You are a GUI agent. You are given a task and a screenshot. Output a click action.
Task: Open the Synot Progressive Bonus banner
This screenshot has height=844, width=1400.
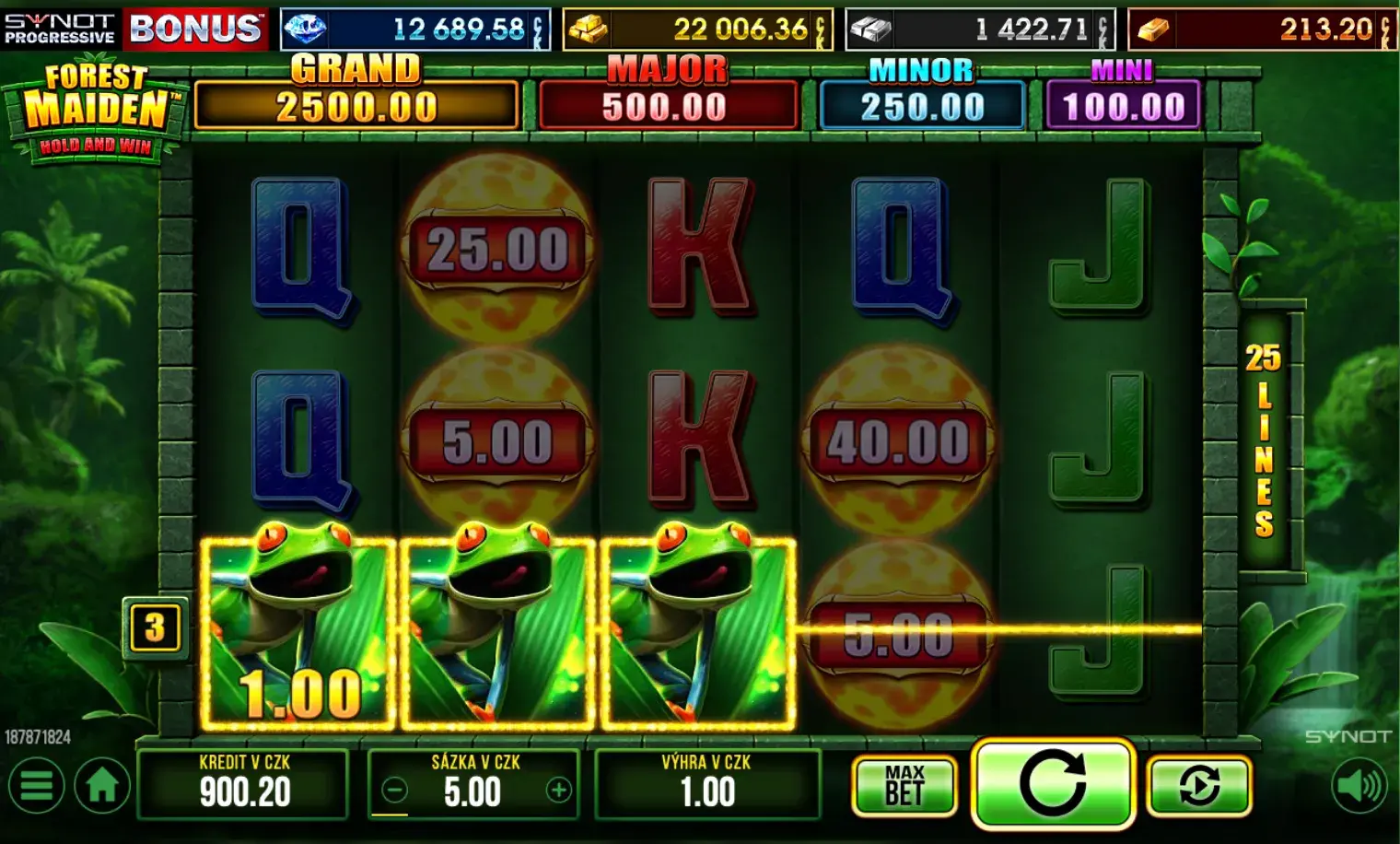click(x=134, y=29)
